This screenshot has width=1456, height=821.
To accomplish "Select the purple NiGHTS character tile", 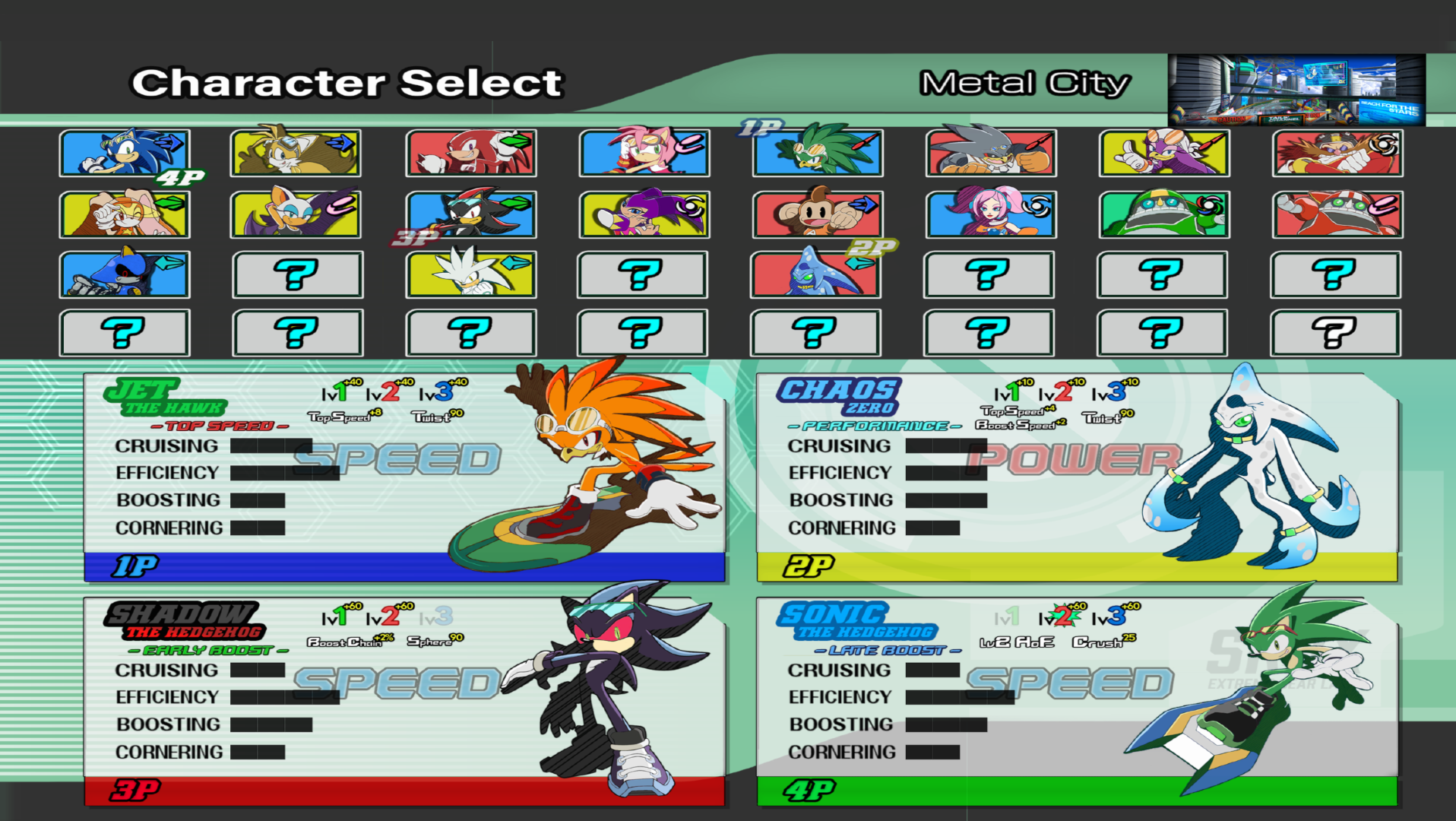I will pyautogui.click(x=644, y=214).
